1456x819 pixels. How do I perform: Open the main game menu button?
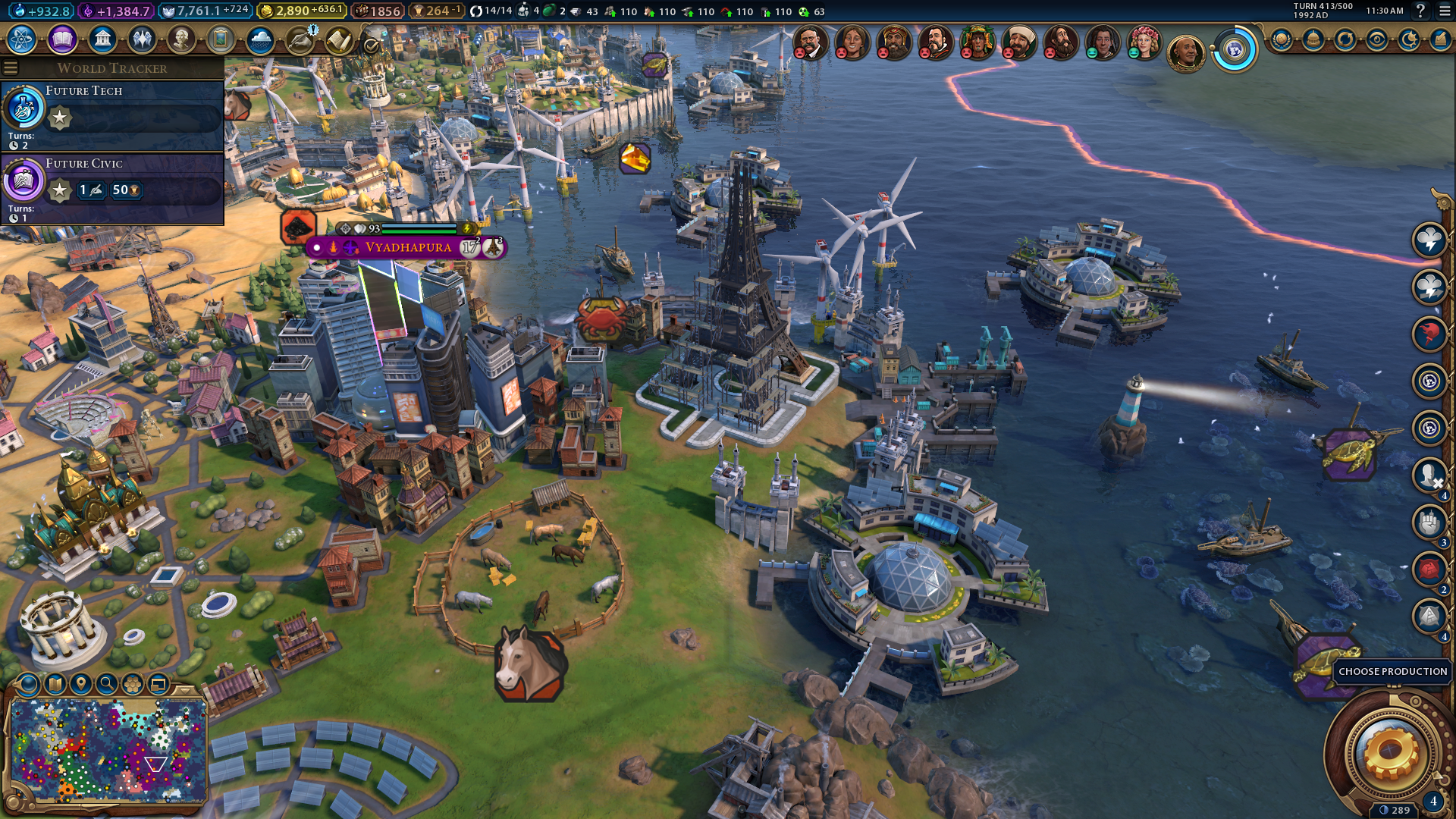[x=1445, y=11]
